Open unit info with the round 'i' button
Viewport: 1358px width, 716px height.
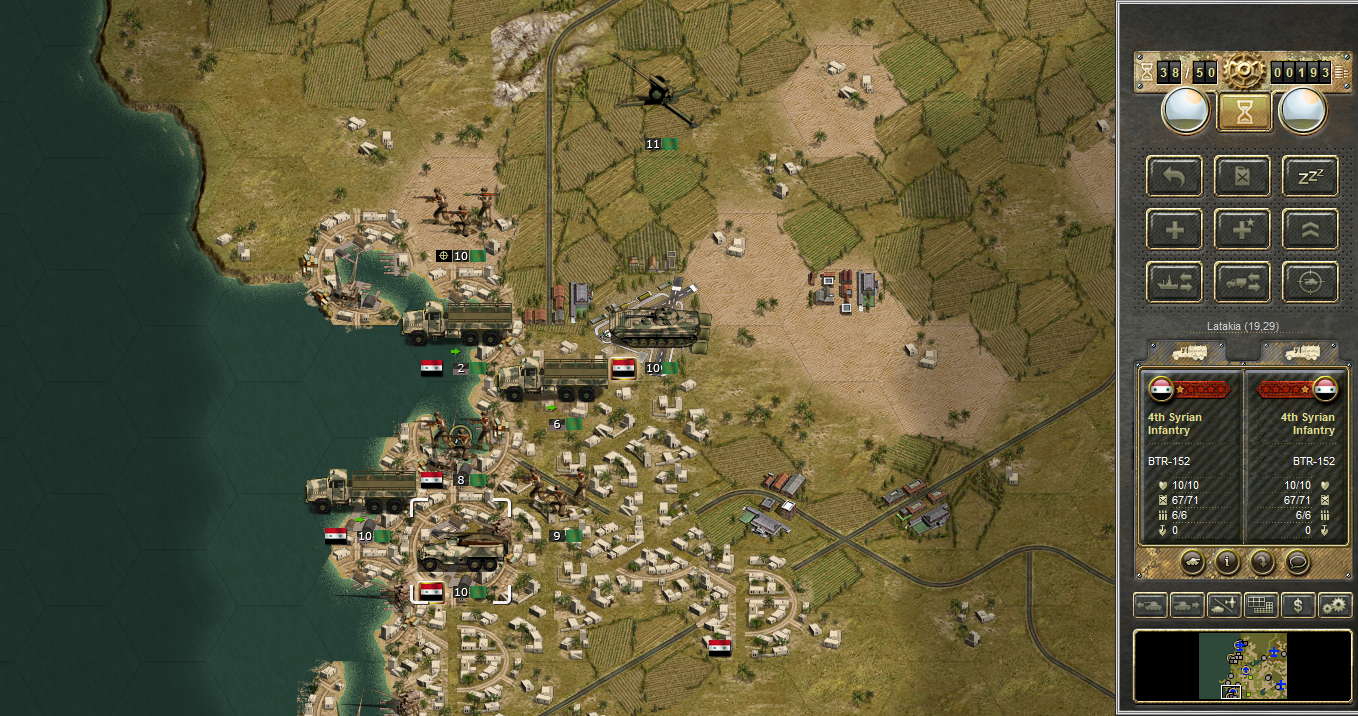coord(1227,561)
